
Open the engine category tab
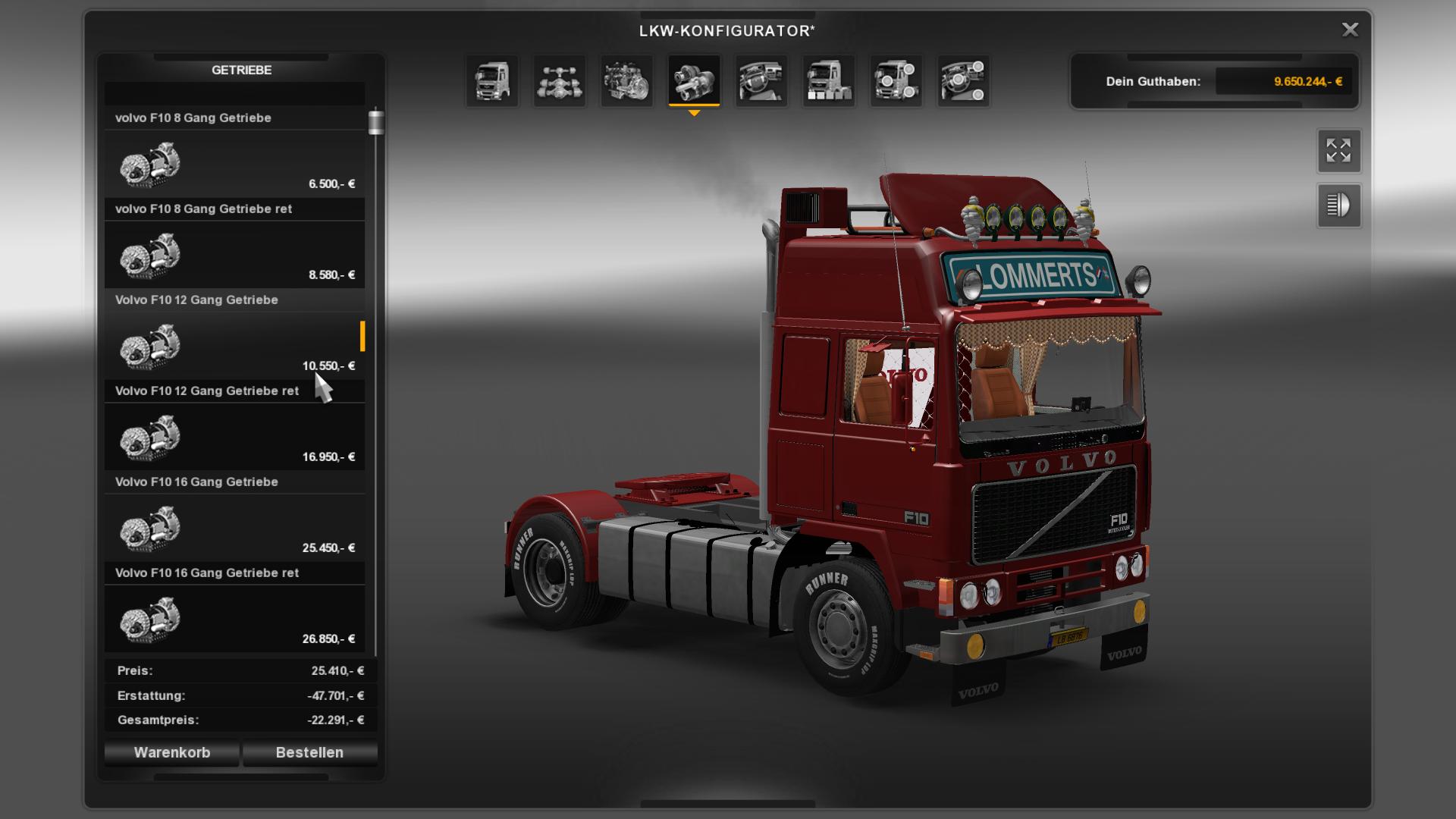pyautogui.click(x=626, y=80)
